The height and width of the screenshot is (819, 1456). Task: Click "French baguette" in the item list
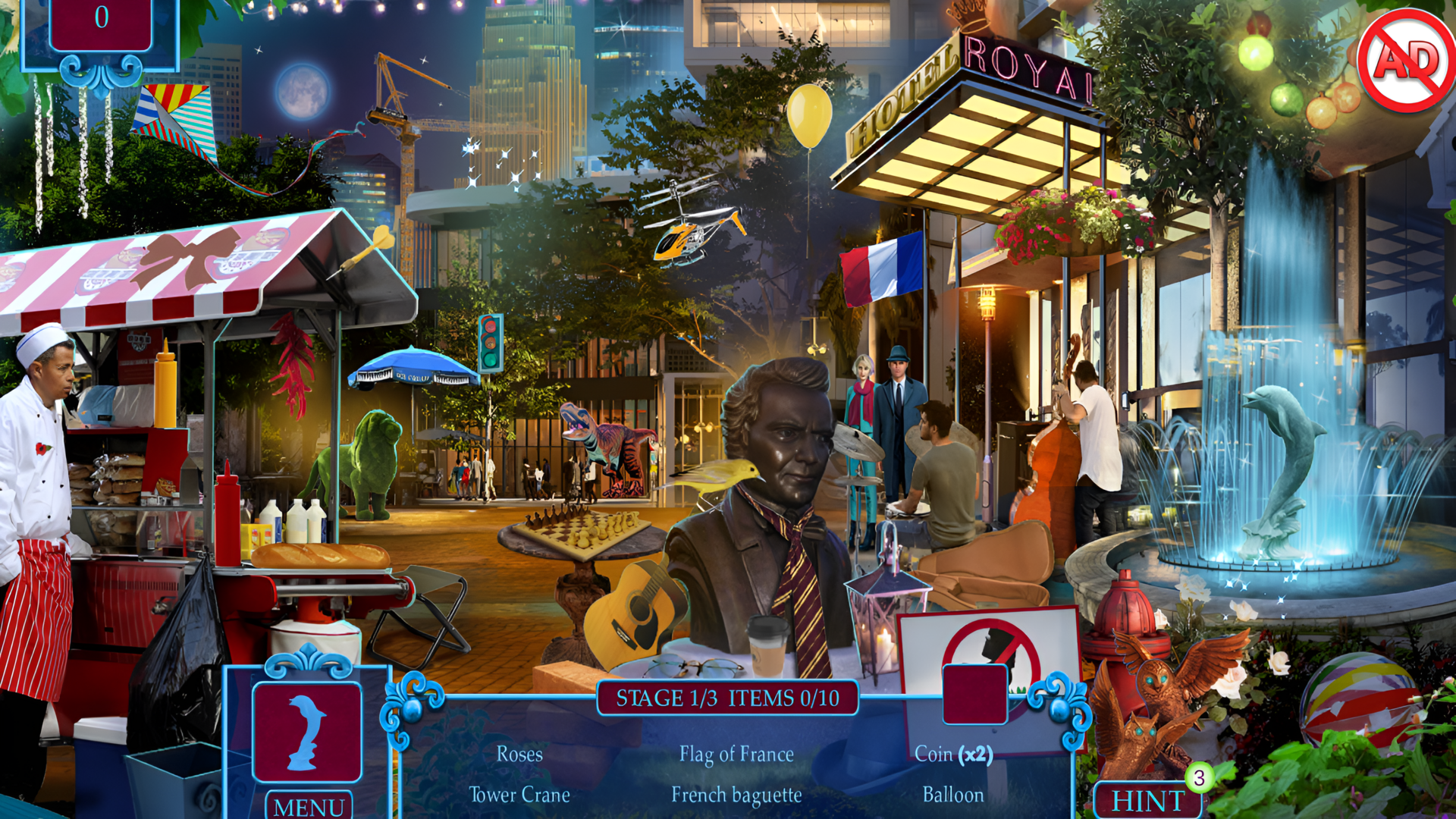click(736, 795)
